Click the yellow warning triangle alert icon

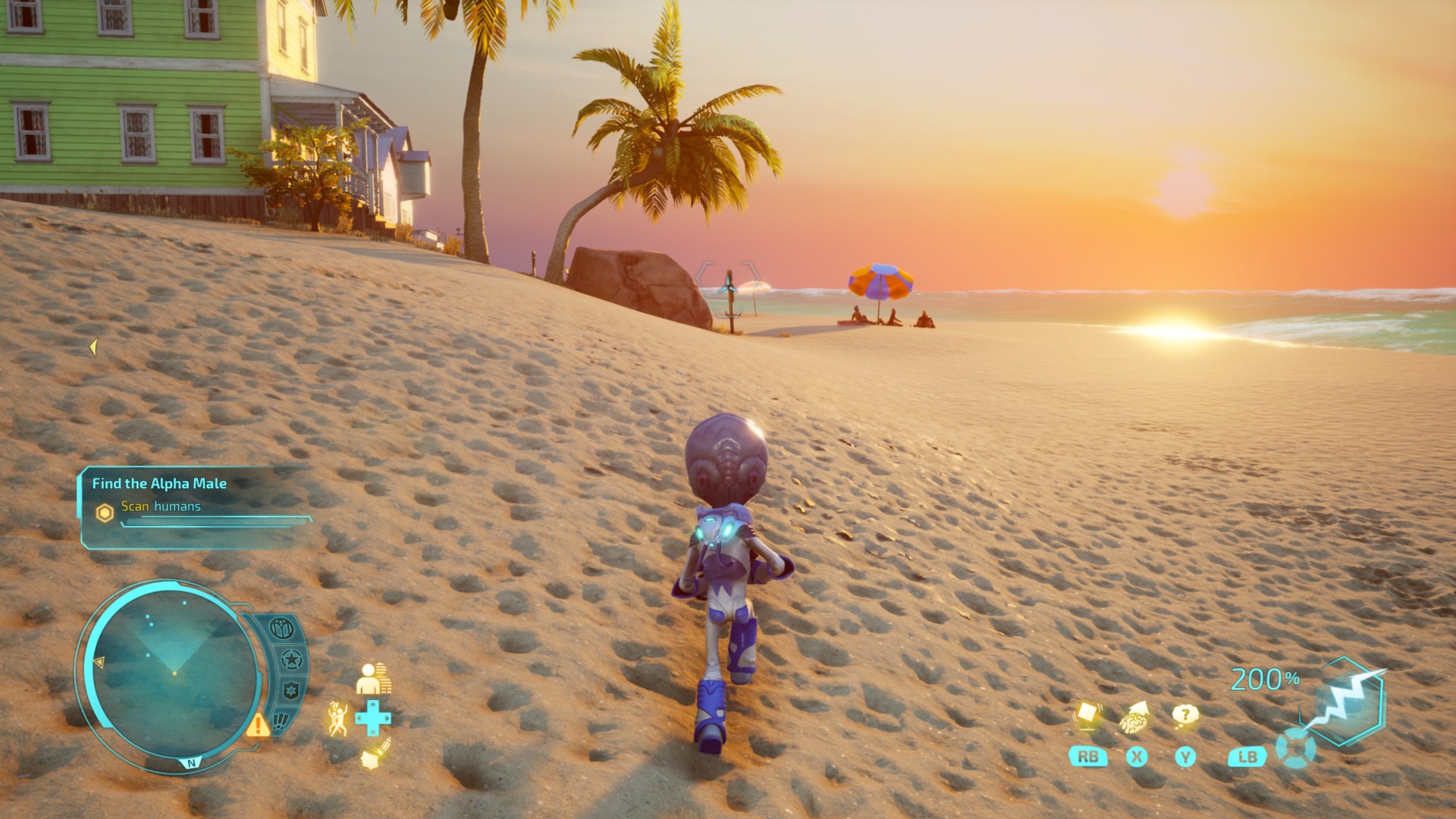pos(258,725)
